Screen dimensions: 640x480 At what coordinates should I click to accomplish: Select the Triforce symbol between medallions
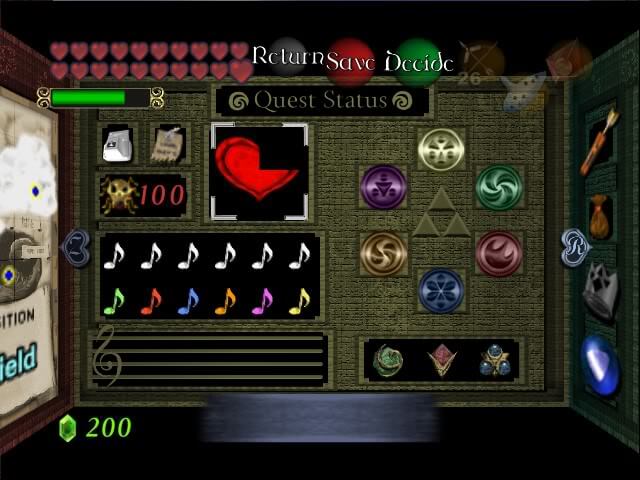point(441,214)
